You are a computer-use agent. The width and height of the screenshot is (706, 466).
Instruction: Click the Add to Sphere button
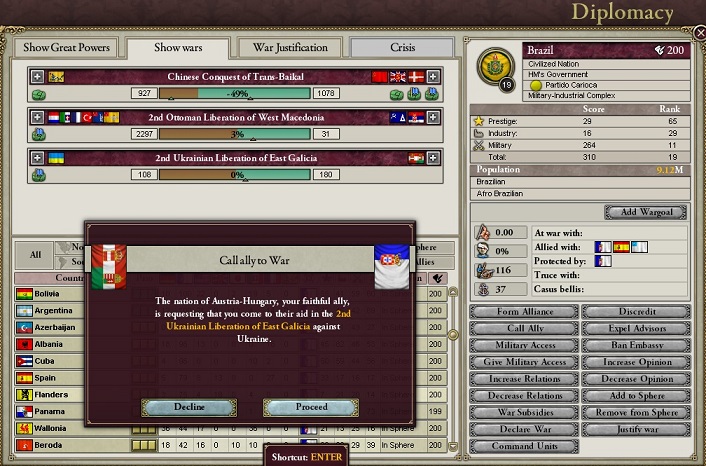(636, 396)
